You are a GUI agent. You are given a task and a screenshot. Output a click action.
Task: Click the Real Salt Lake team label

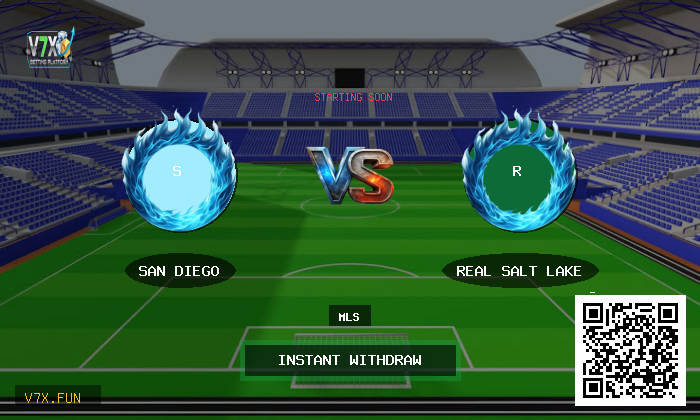tap(519, 271)
